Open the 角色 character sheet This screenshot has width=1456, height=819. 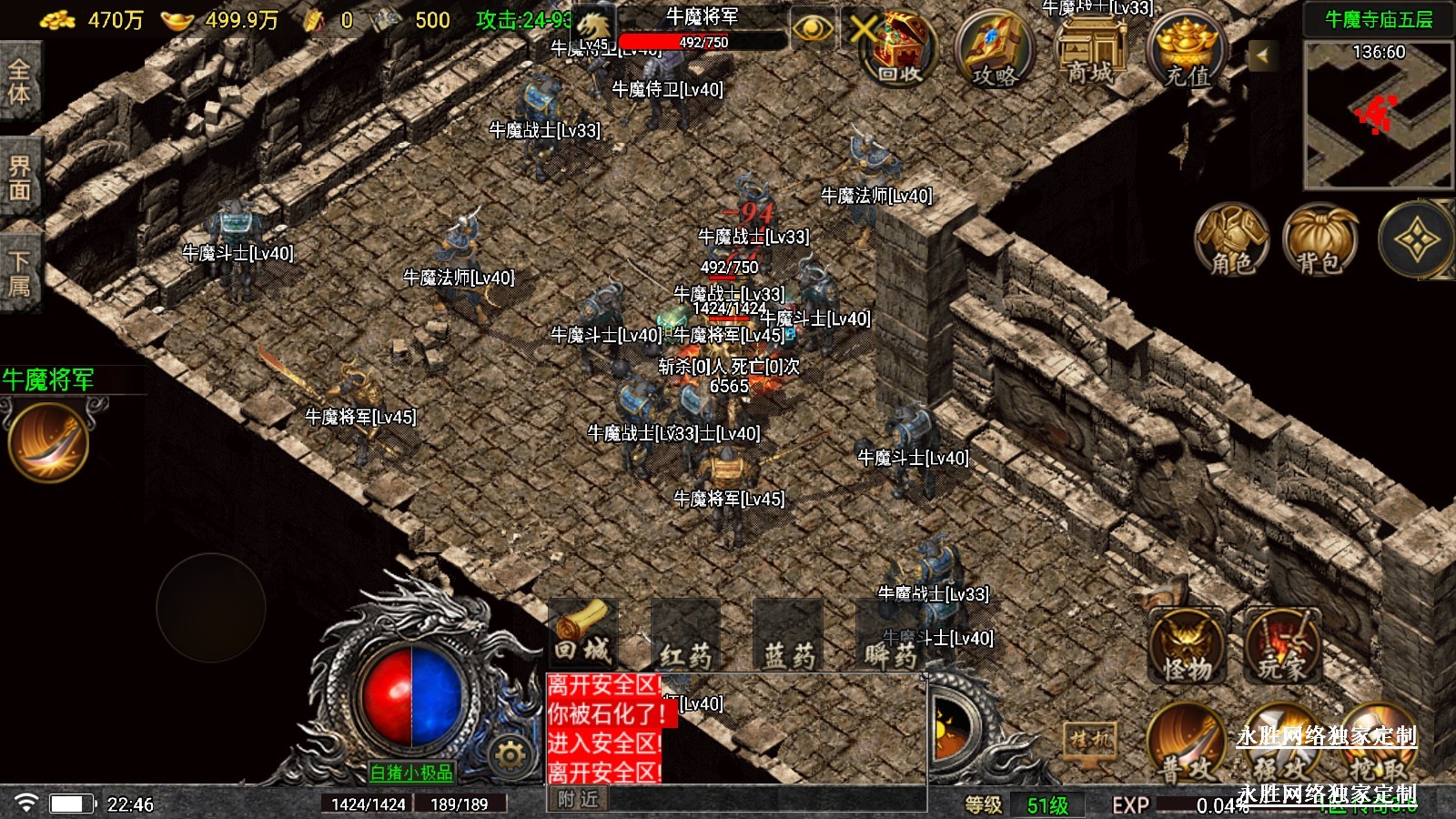(x=1231, y=240)
